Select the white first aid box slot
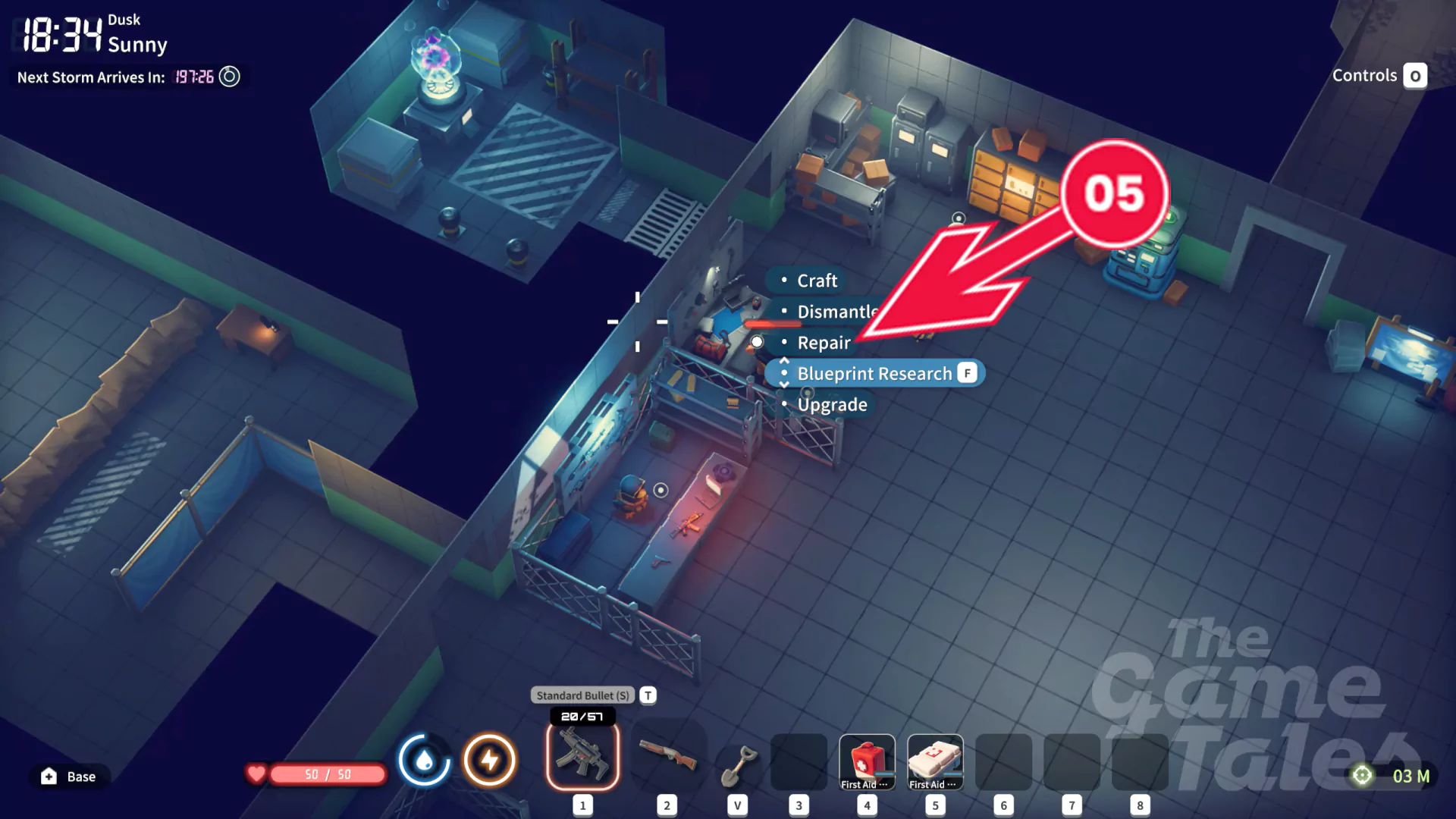 tap(935, 762)
